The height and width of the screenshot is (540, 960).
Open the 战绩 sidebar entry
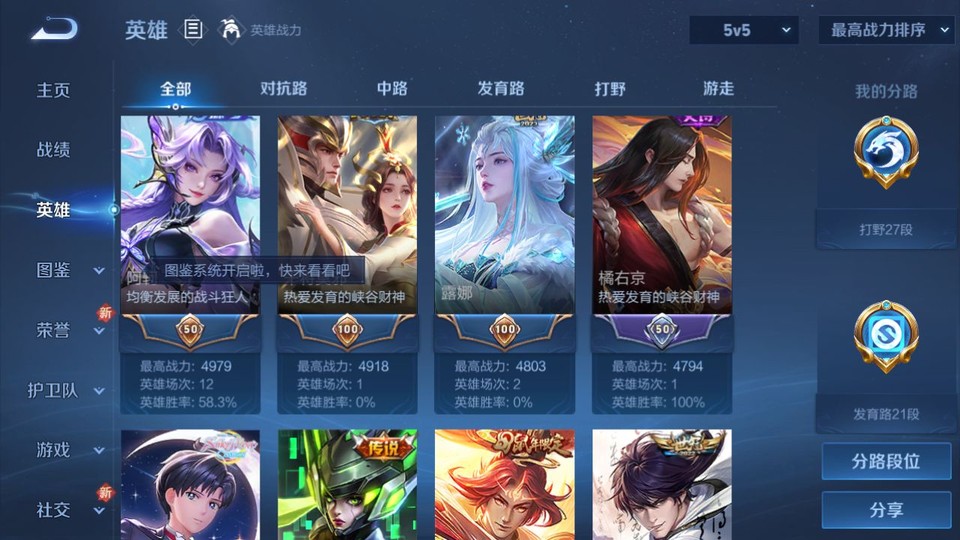point(54,150)
